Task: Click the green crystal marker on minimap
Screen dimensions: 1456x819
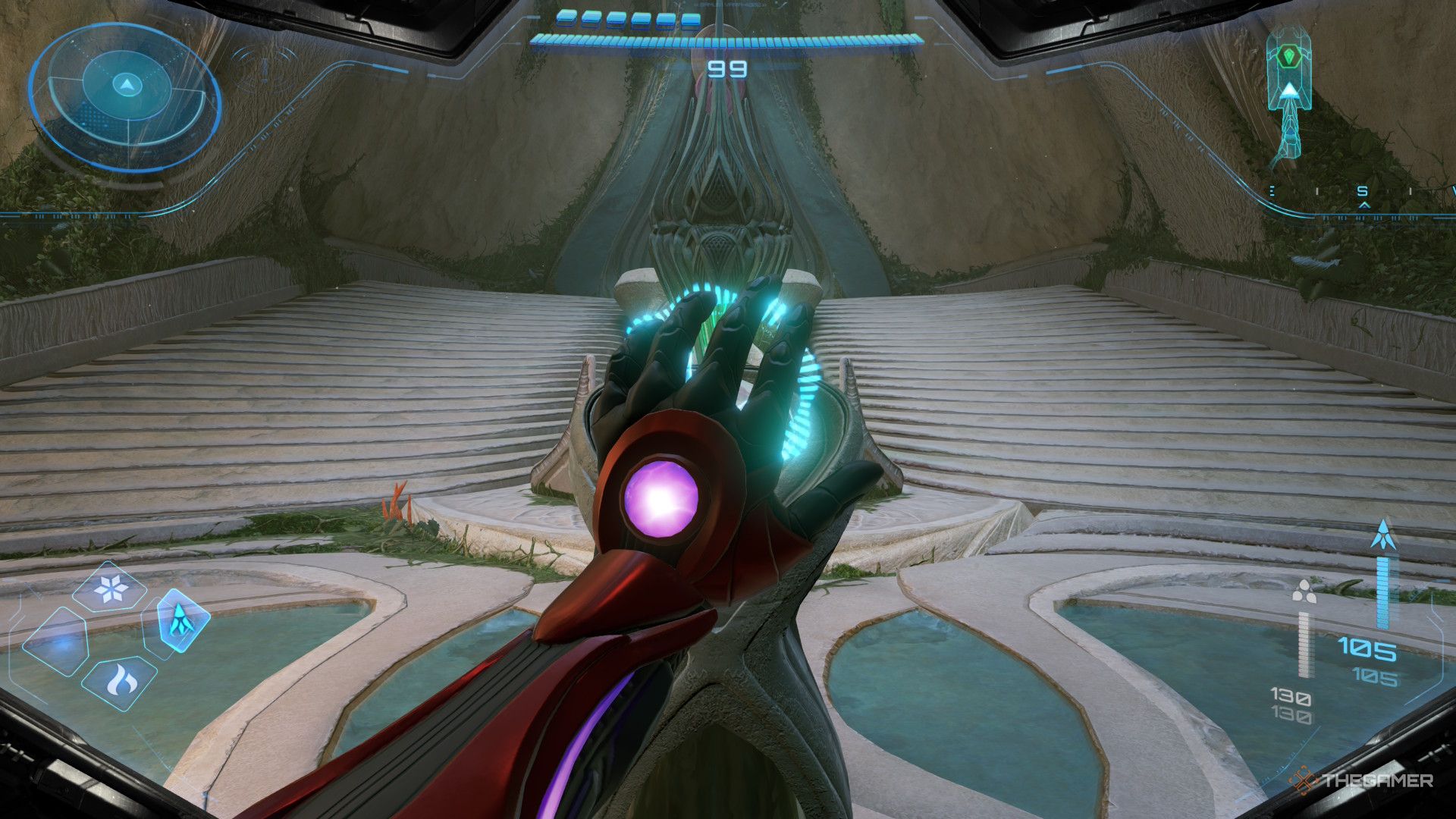Action: (1288, 55)
